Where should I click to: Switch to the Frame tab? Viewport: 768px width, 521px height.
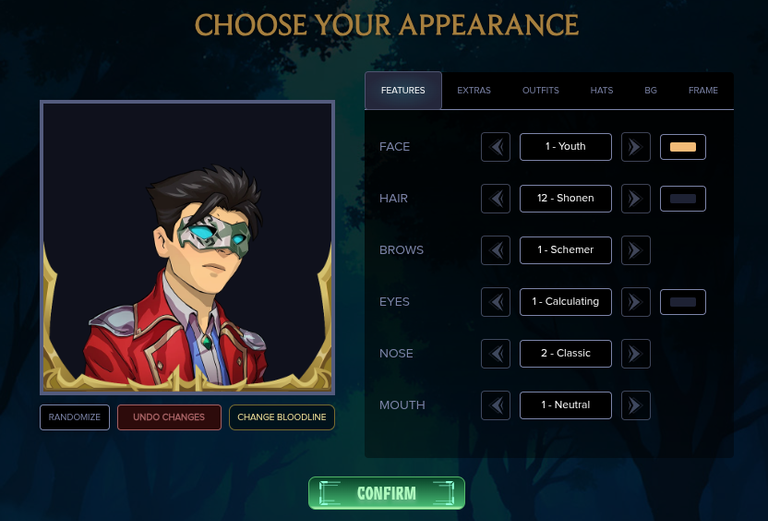tap(703, 91)
